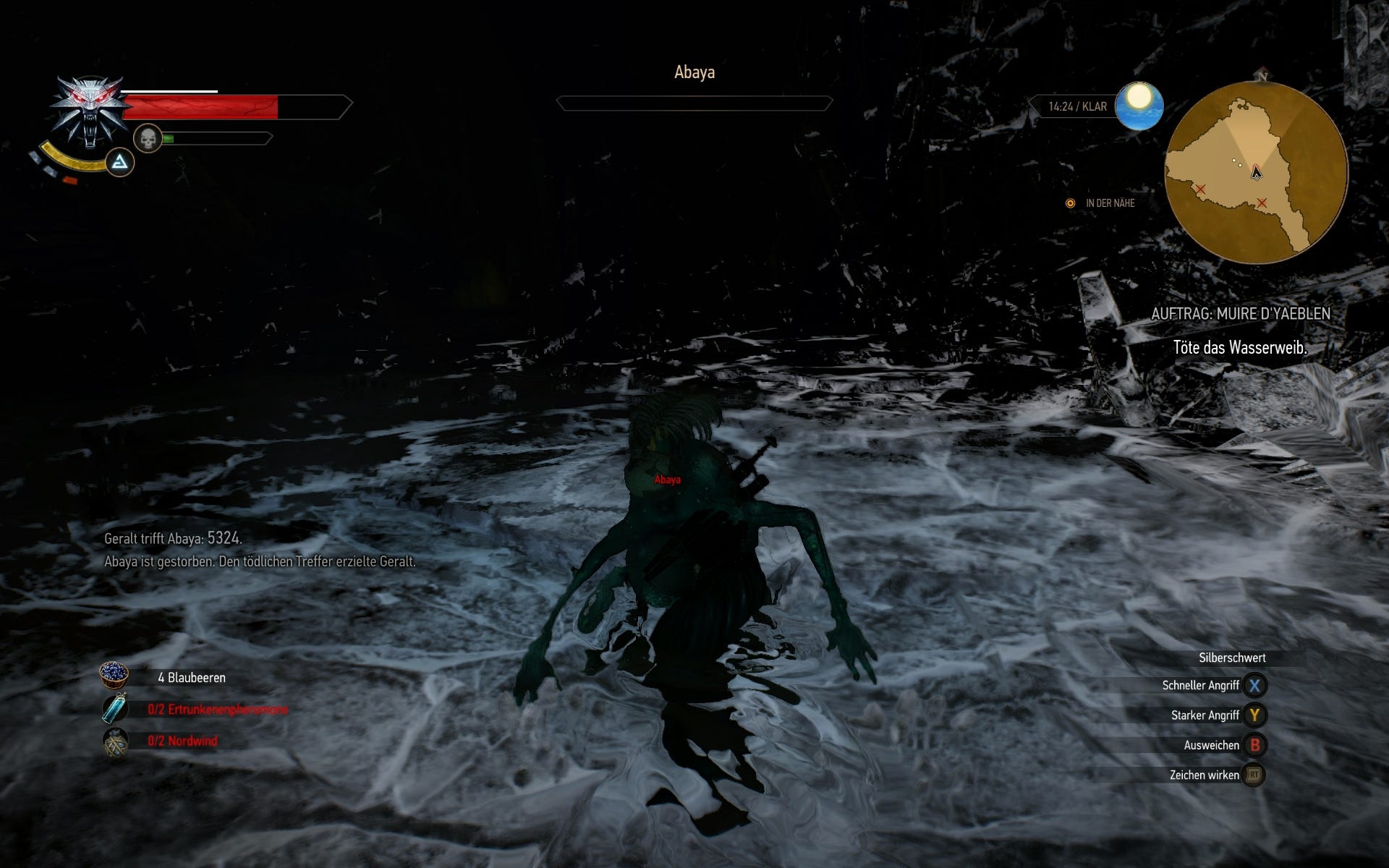Select the player arrow in the minimap

click(x=1256, y=171)
